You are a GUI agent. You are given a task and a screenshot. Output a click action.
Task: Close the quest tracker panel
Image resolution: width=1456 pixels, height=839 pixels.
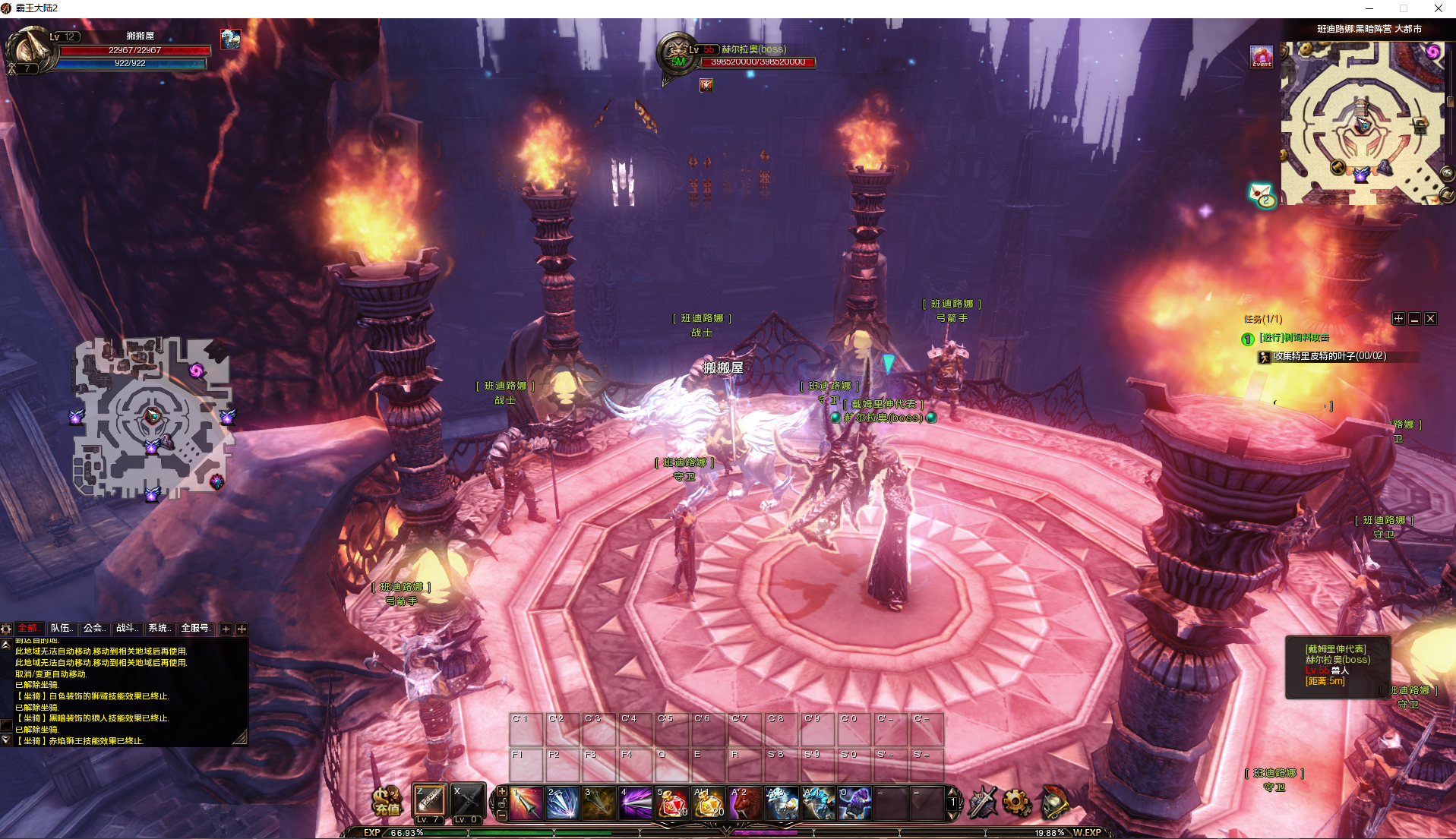point(1430,319)
